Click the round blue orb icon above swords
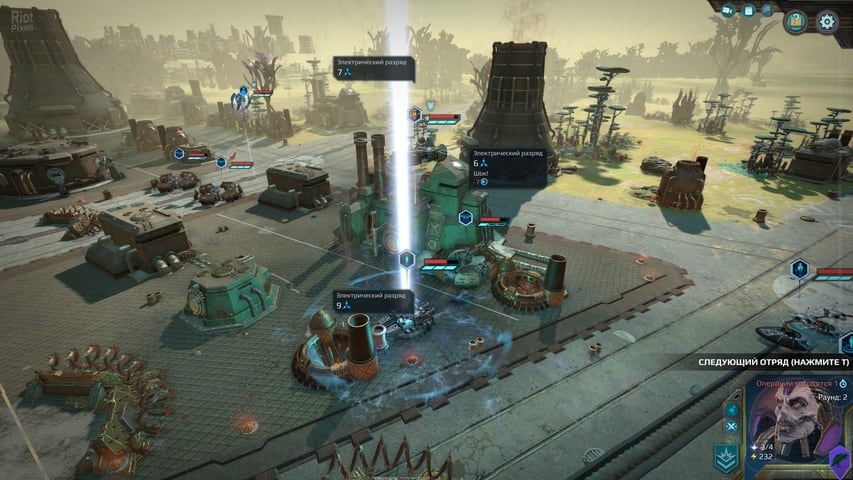This screenshot has height=480, width=853. point(731,409)
